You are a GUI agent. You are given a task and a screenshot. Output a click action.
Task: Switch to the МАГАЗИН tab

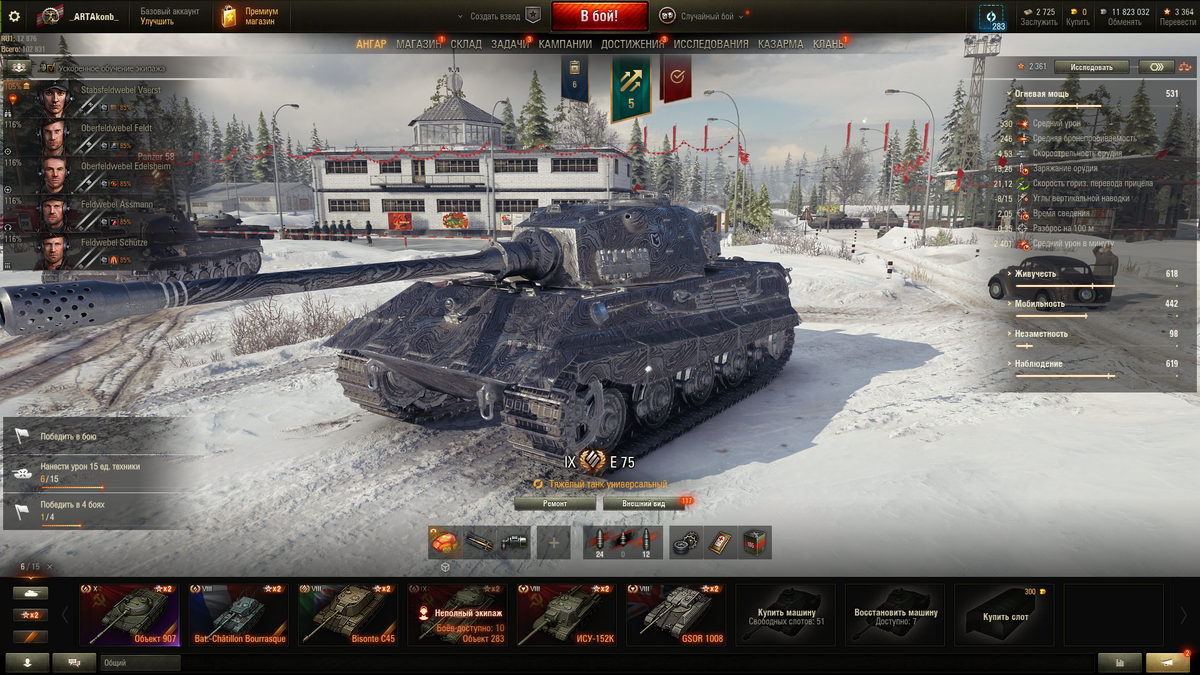point(418,44)
